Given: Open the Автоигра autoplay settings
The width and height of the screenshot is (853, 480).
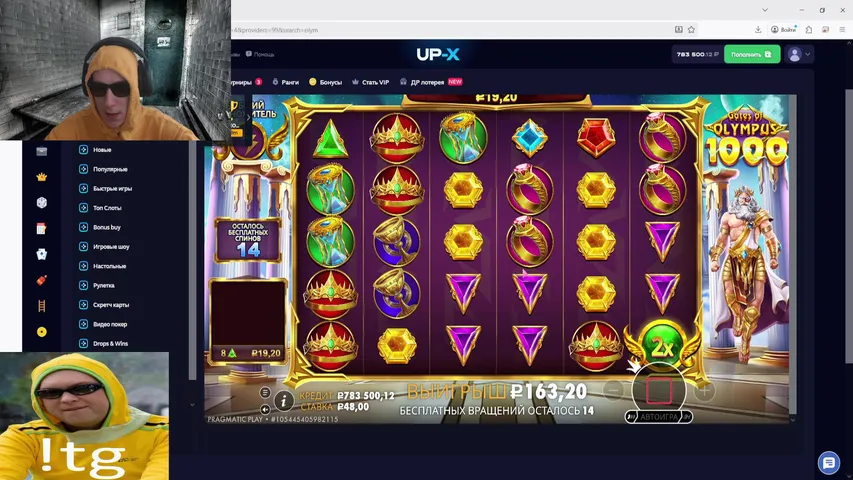Looking at the screenshot, I should click(x=658, y=416).
